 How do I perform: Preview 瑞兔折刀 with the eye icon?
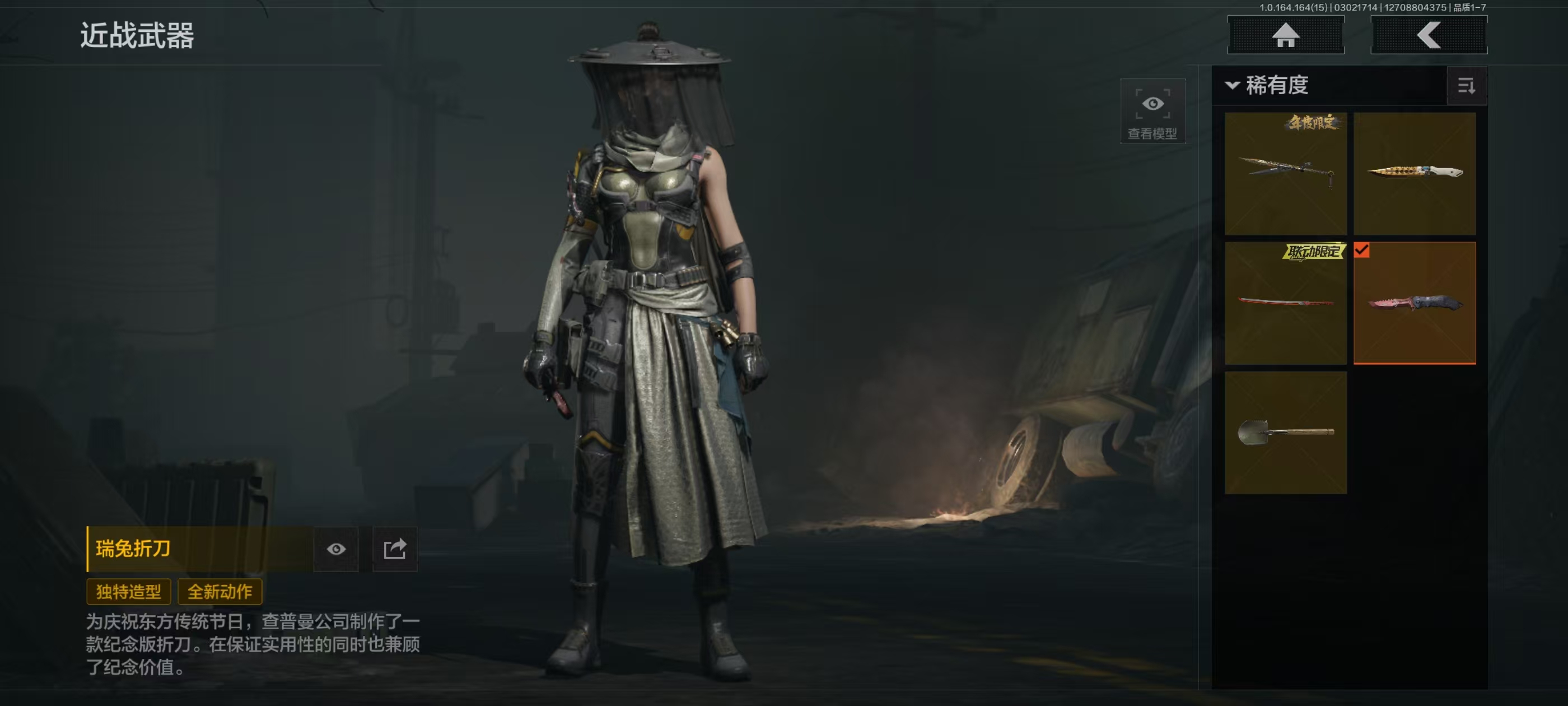pyautogui.click(x=336, y=549)
